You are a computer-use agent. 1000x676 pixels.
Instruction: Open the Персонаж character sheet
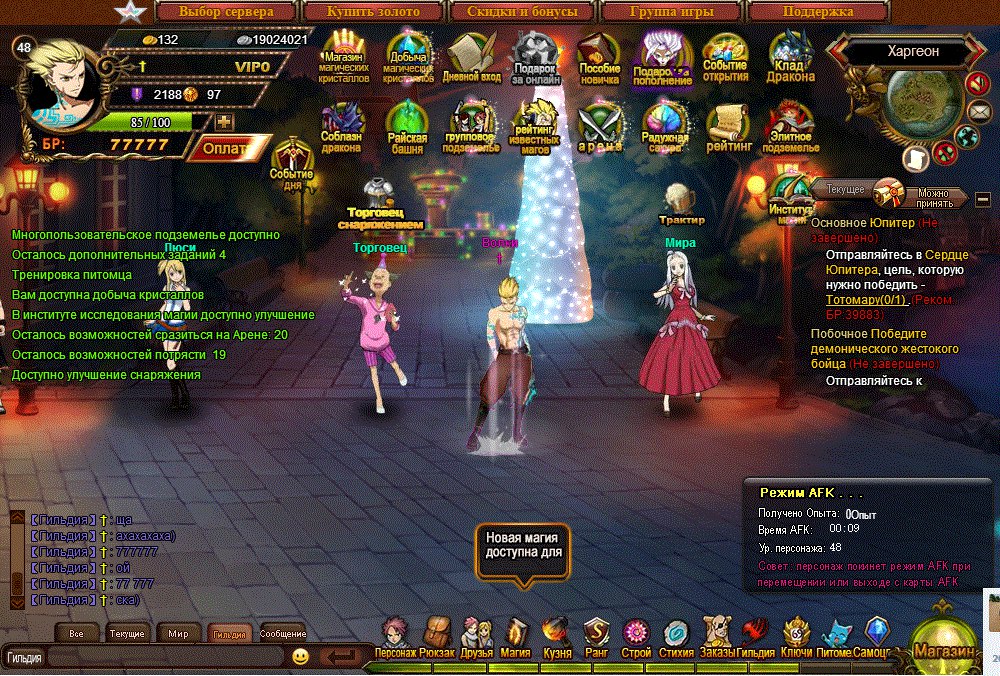395,637
